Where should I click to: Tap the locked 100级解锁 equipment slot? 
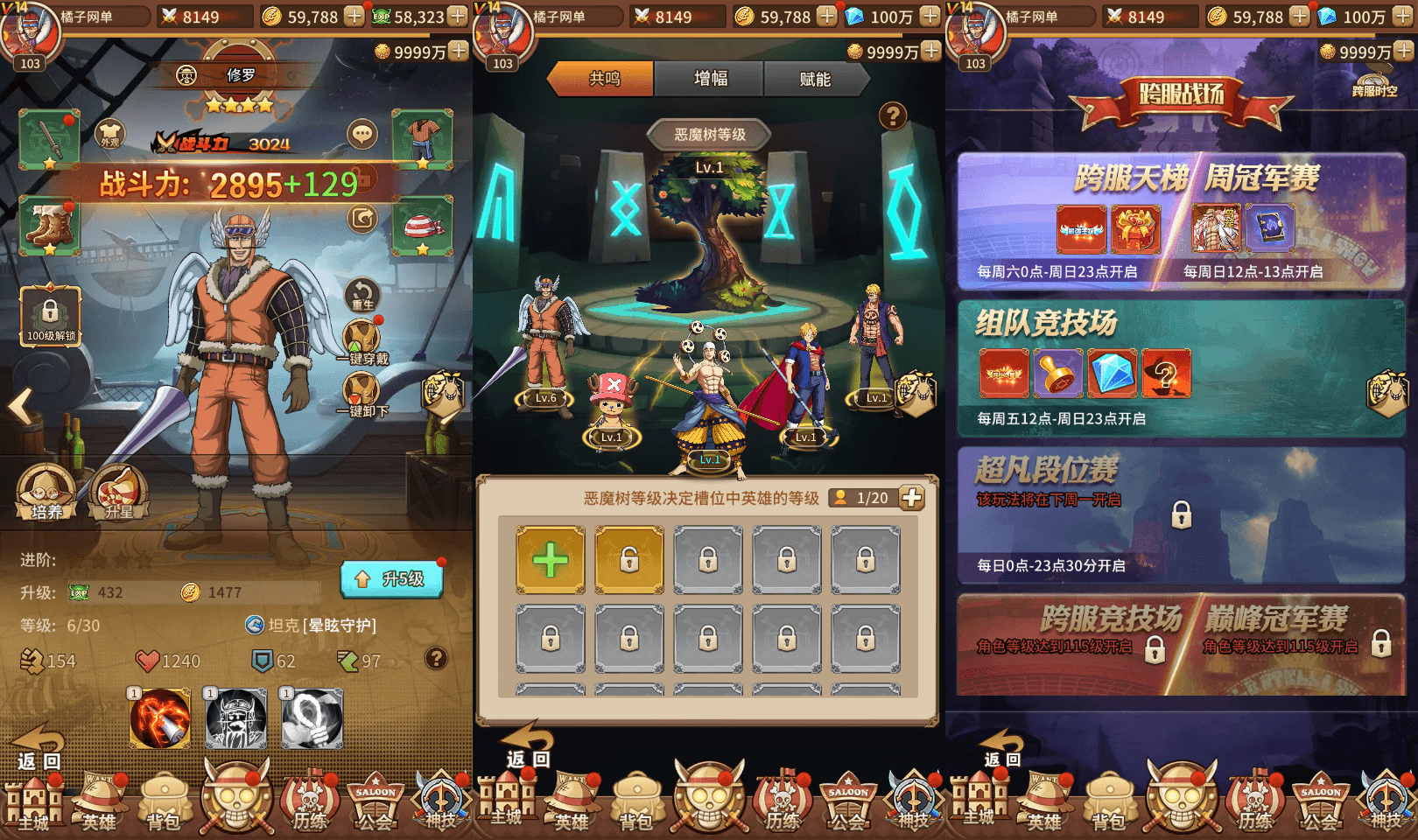53,315
